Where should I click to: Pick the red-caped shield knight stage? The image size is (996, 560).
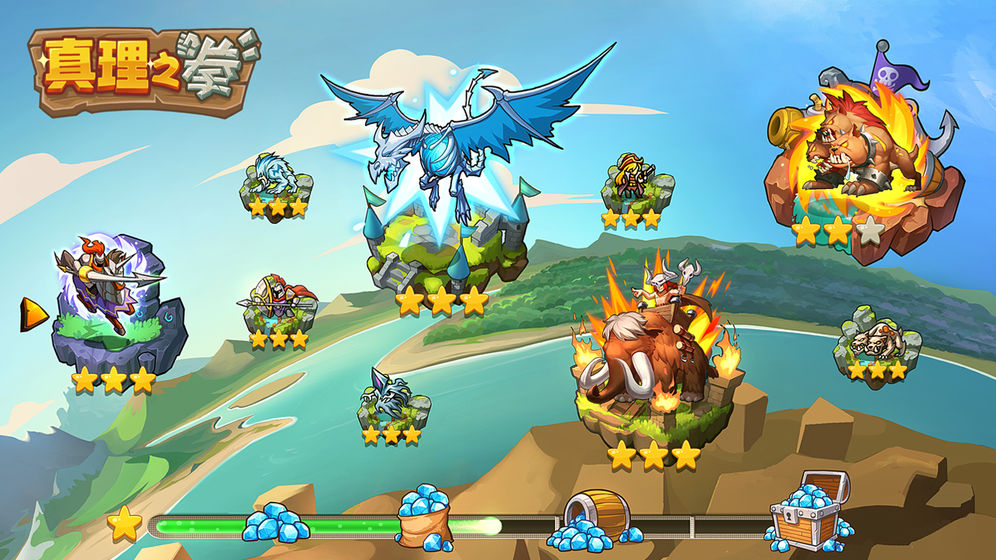[278, 305]
